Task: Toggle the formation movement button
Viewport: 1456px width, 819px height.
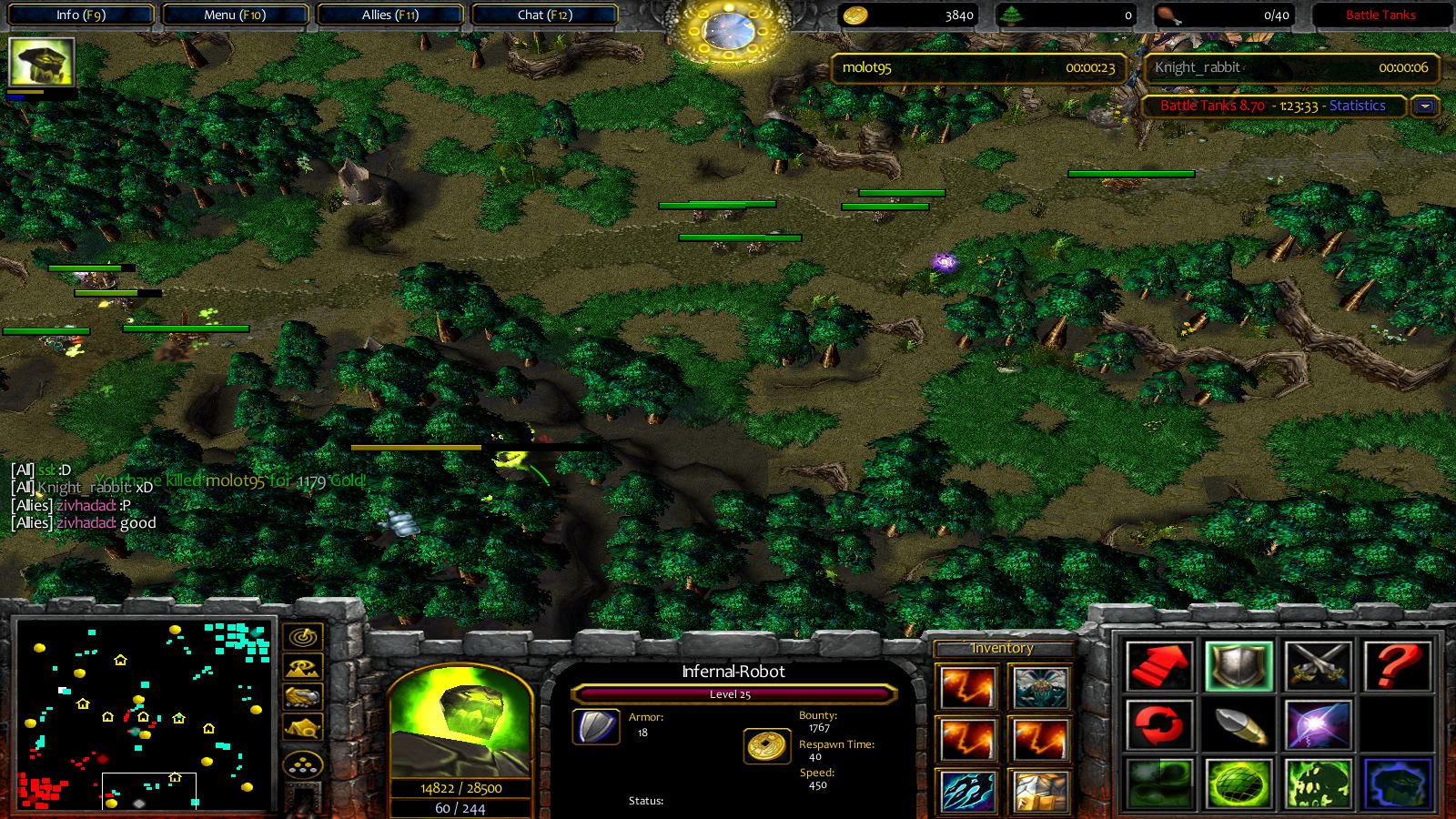Action: coord(303,764)
